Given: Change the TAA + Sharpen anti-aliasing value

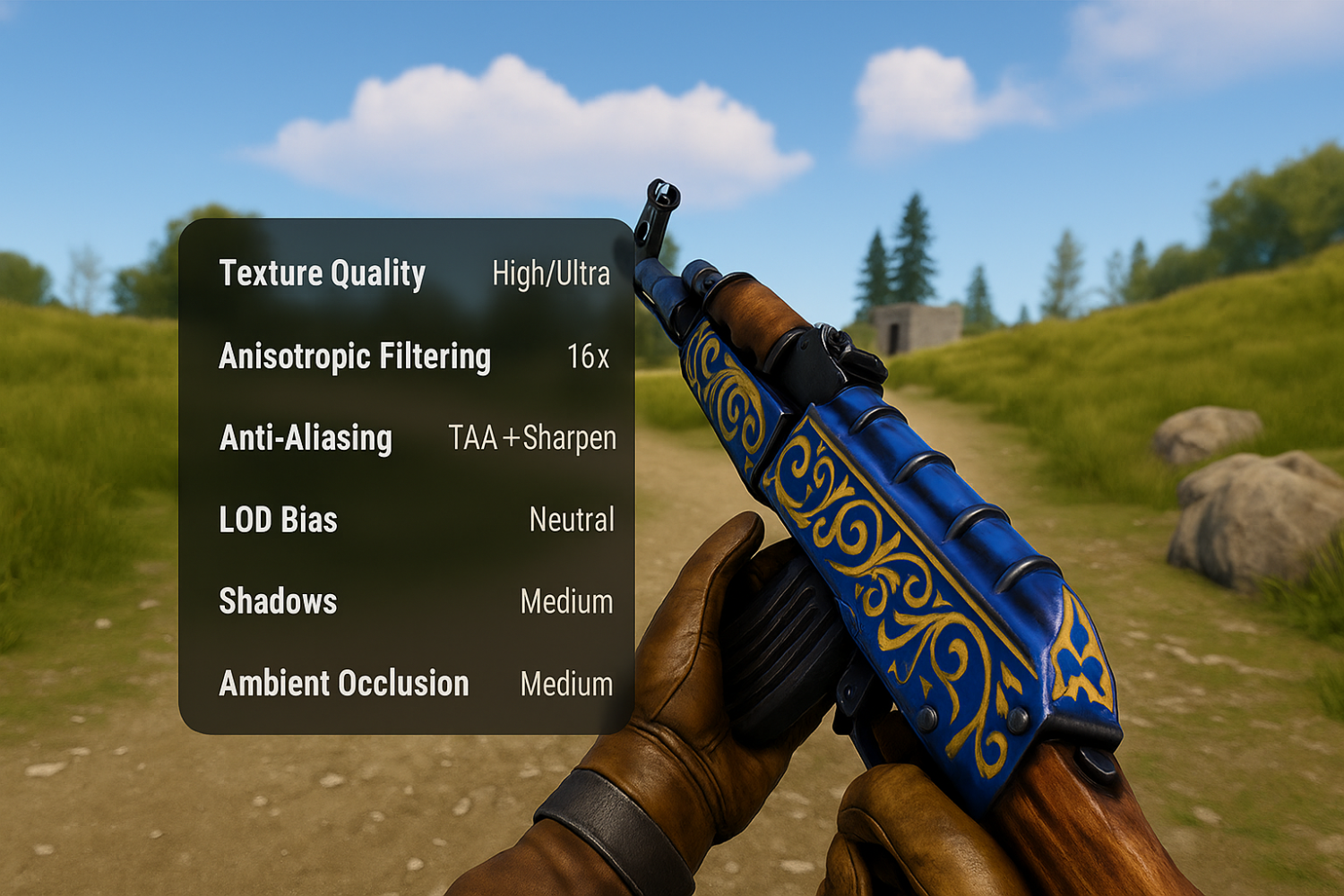Looking at the screenshot, I should [533, 439].
